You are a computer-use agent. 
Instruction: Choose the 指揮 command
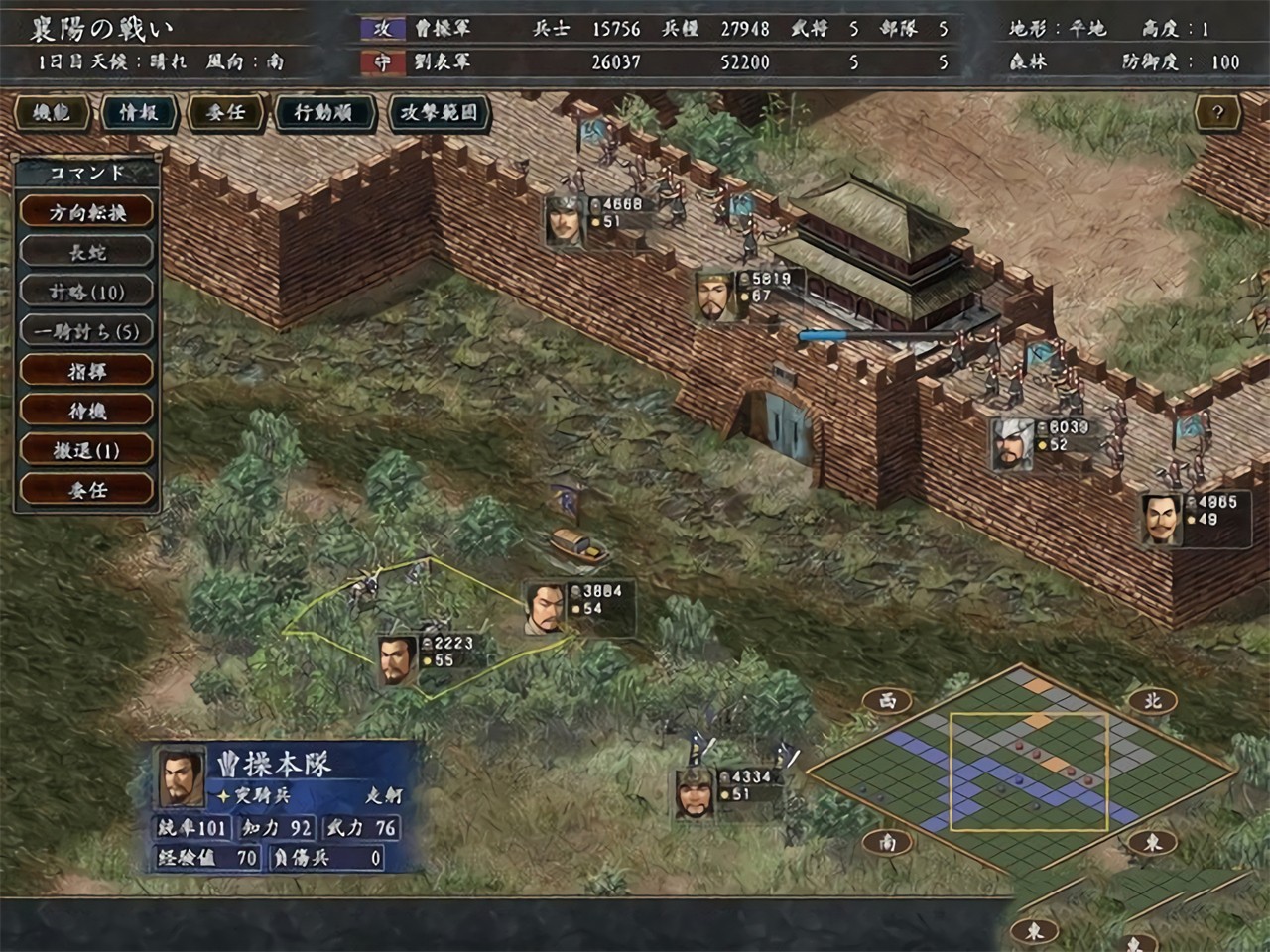coord(87,371)
